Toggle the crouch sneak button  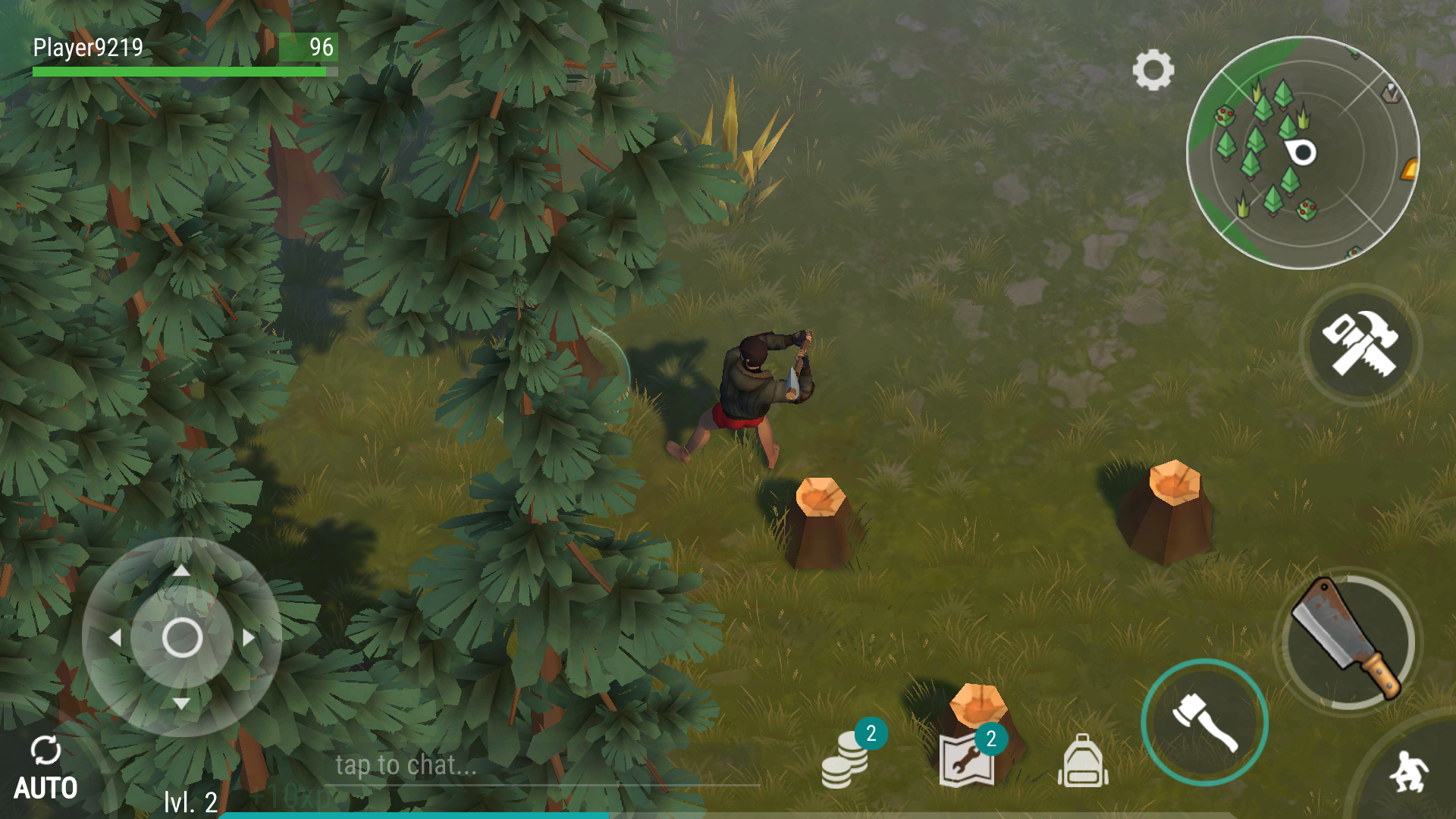point(1409,772)
